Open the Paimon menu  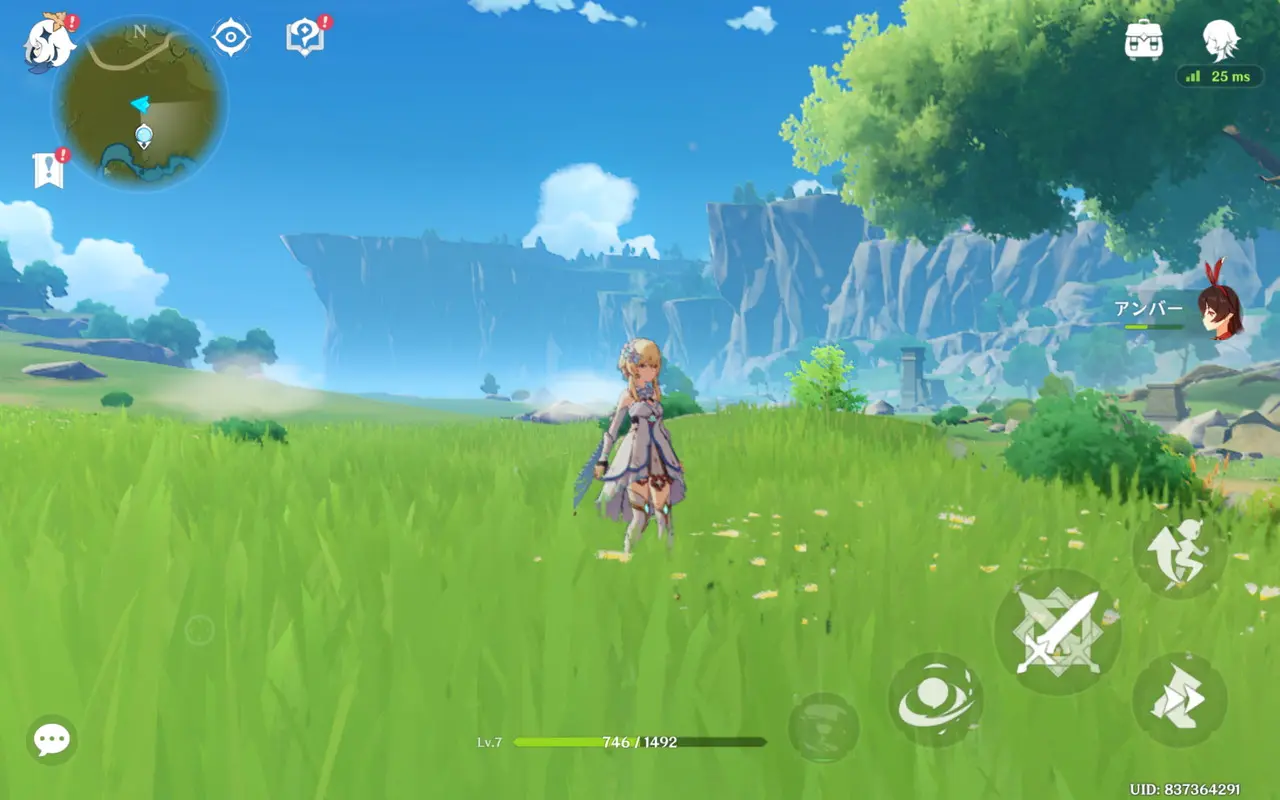pos(46,44)
